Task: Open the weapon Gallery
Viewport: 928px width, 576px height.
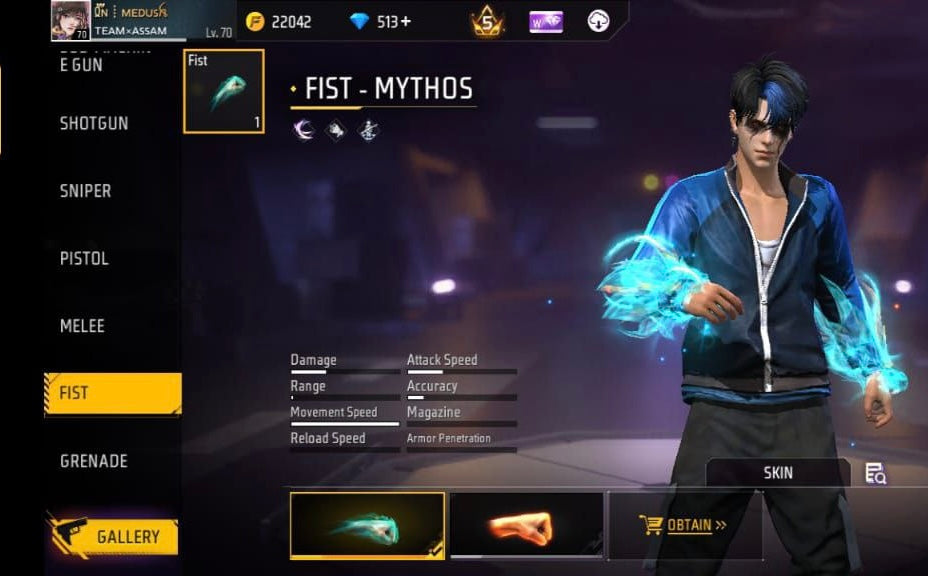Action: click(112, 537)
